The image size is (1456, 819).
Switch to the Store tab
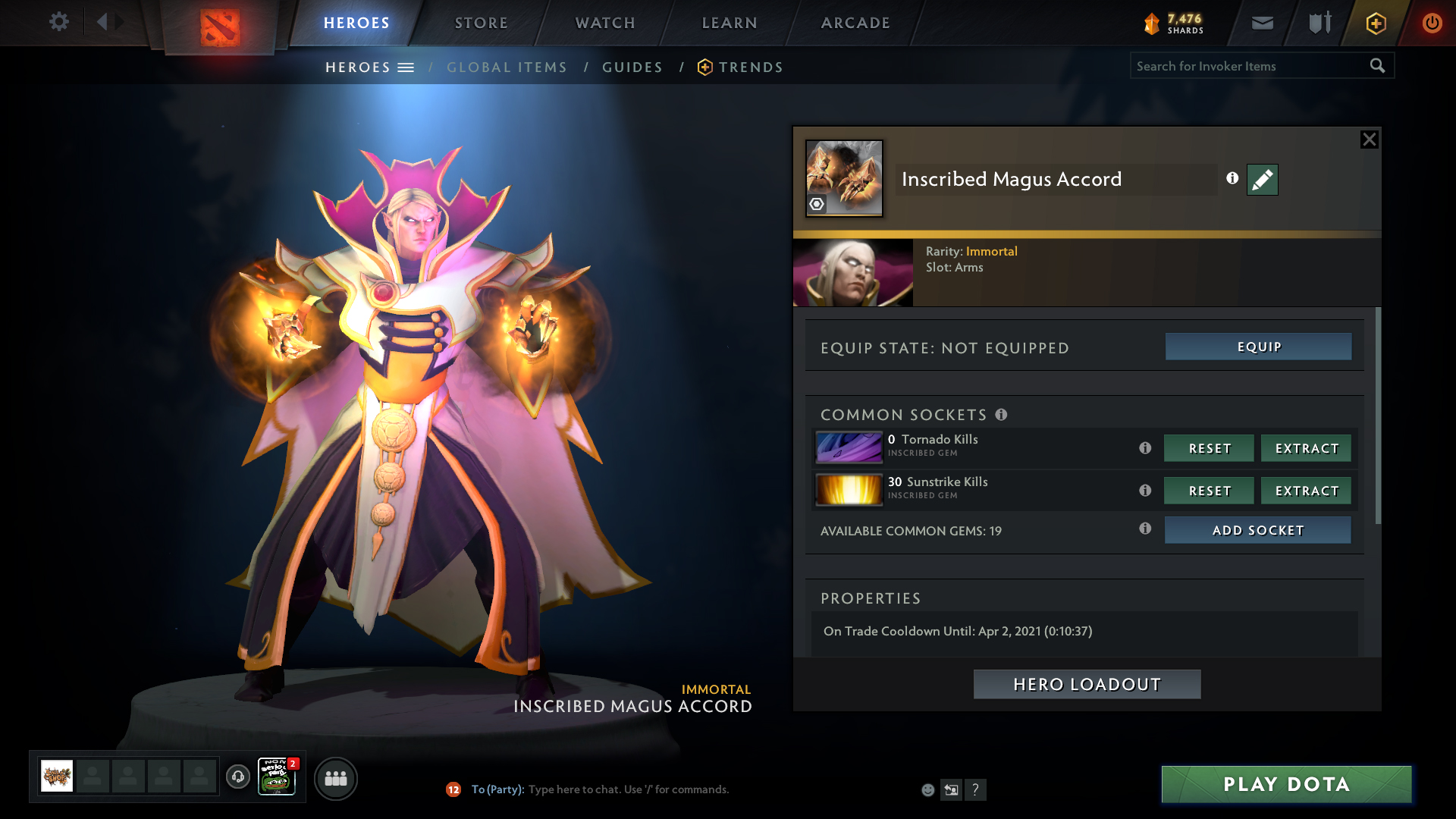[x=482, y=23]
